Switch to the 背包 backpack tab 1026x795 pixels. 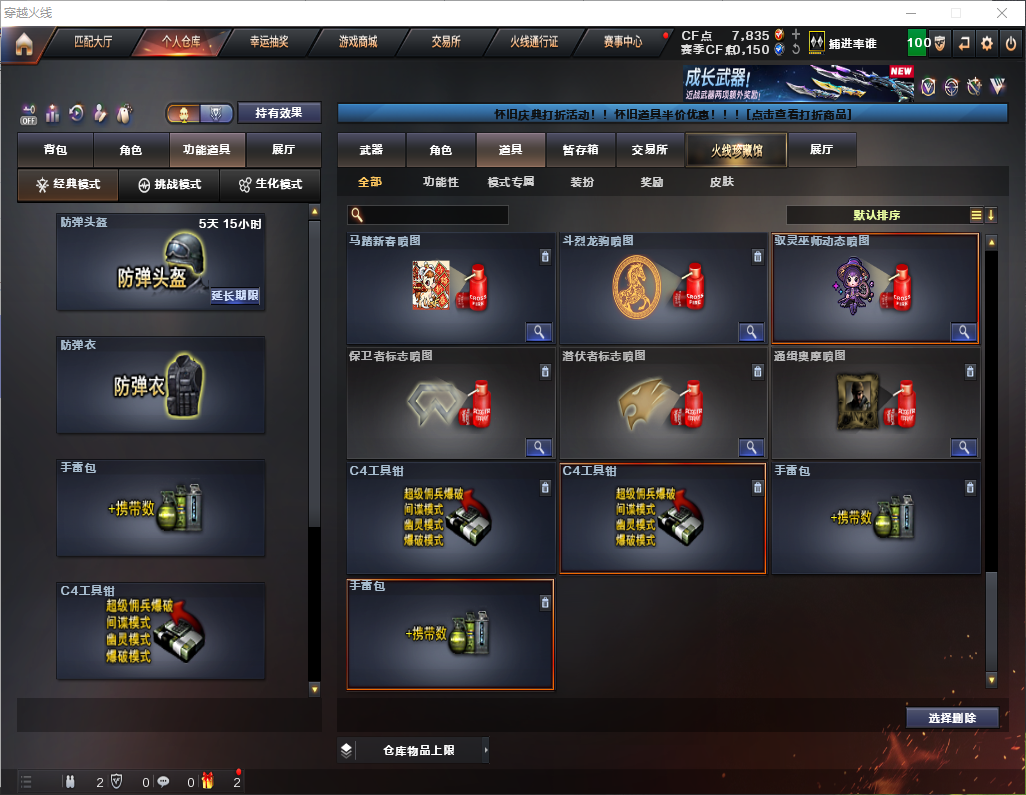click(x=55, y=150)
